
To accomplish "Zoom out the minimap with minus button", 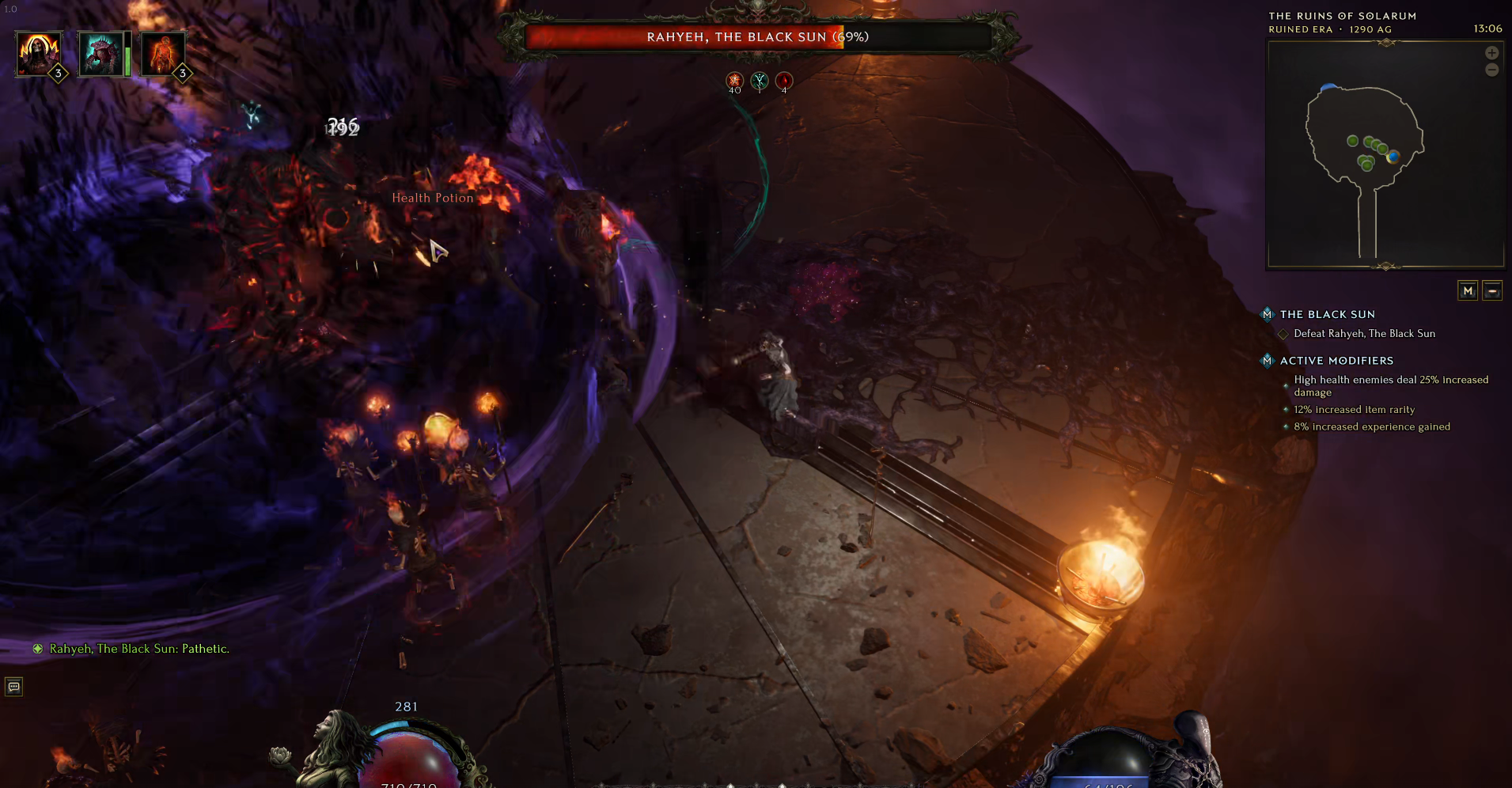I will (1491, 70).
